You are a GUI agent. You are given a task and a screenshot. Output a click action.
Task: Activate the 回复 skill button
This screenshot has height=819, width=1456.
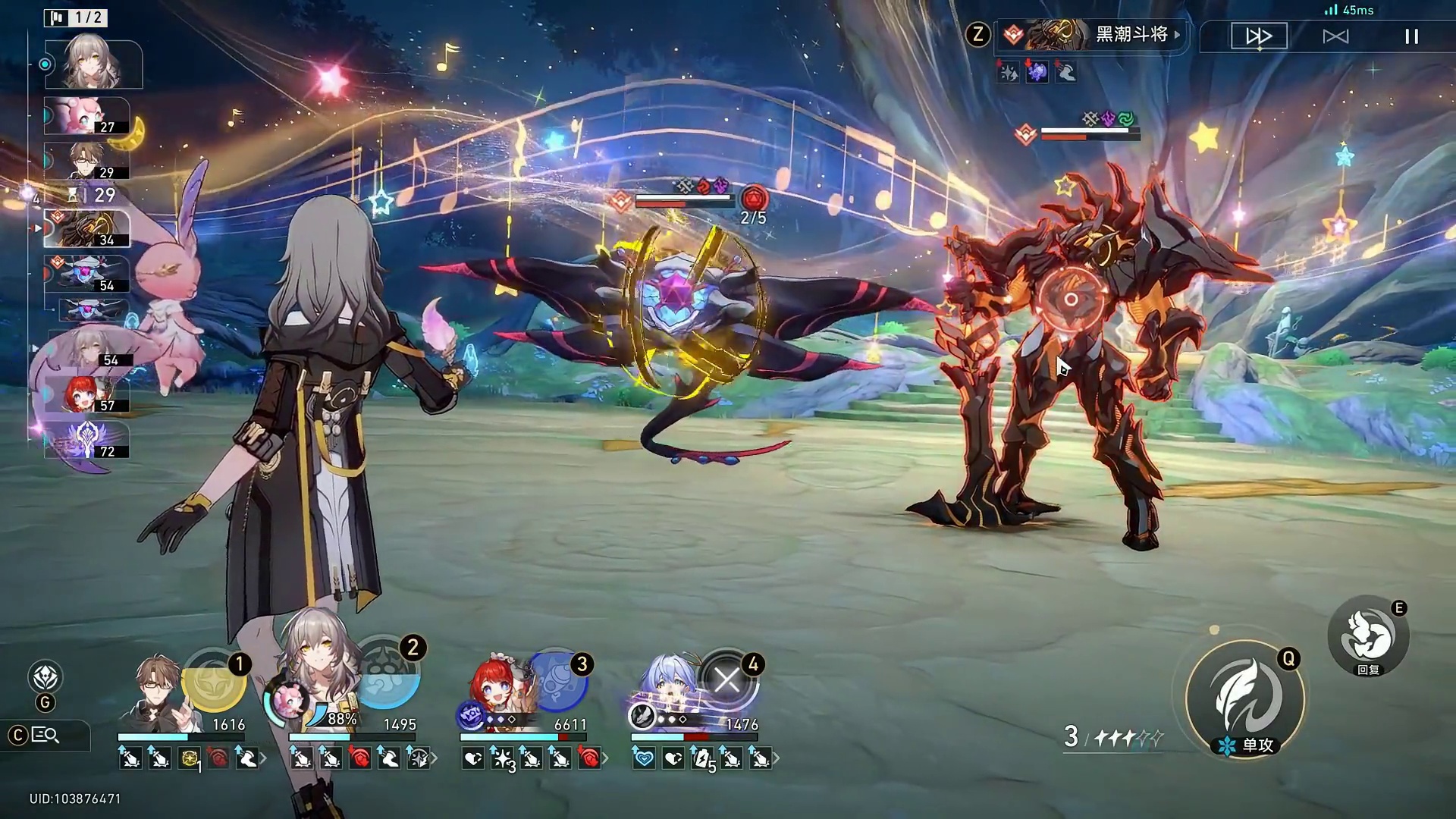click(1368, 635)
